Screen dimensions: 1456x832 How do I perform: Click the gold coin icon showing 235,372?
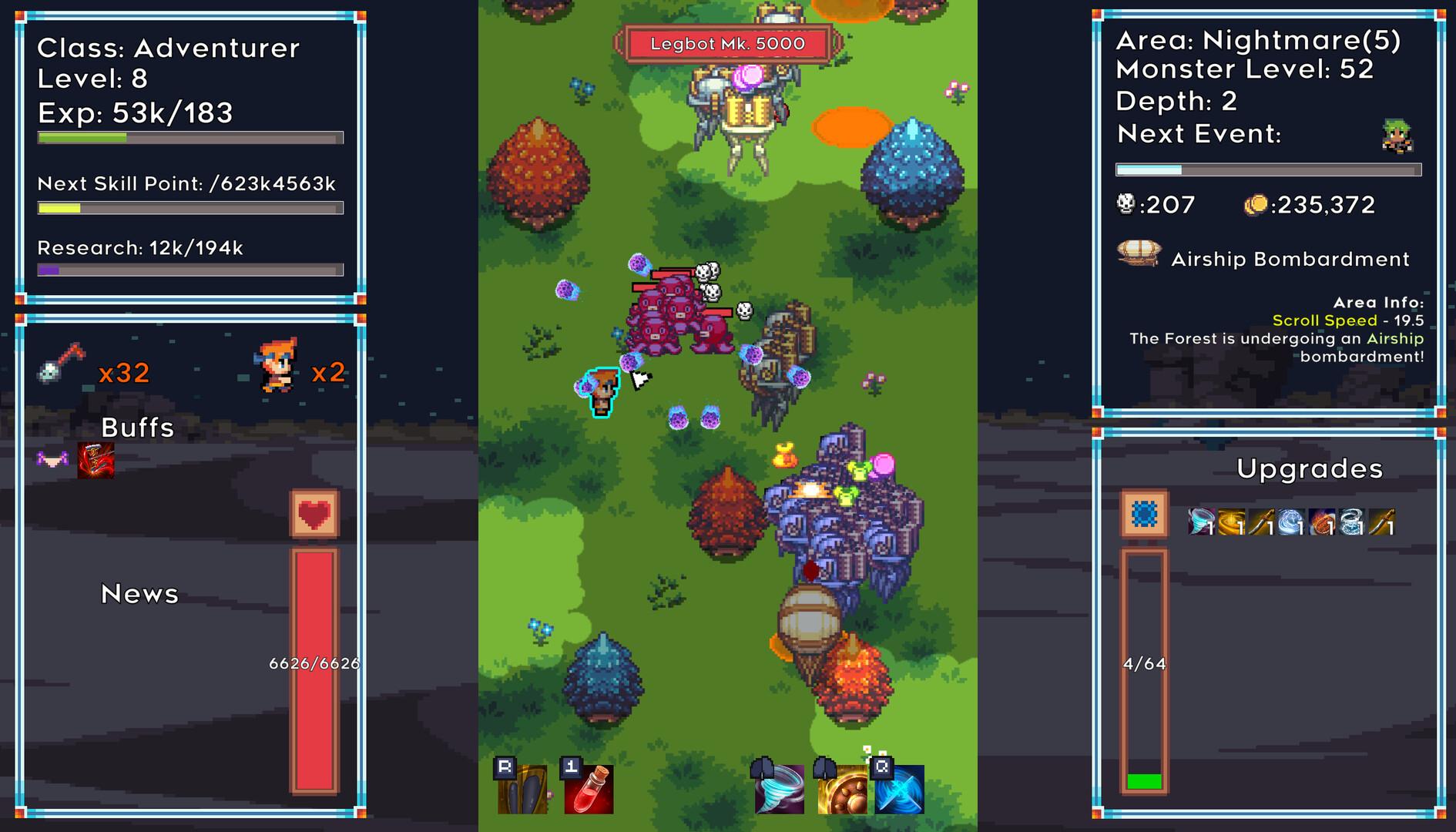(1259, 204)
